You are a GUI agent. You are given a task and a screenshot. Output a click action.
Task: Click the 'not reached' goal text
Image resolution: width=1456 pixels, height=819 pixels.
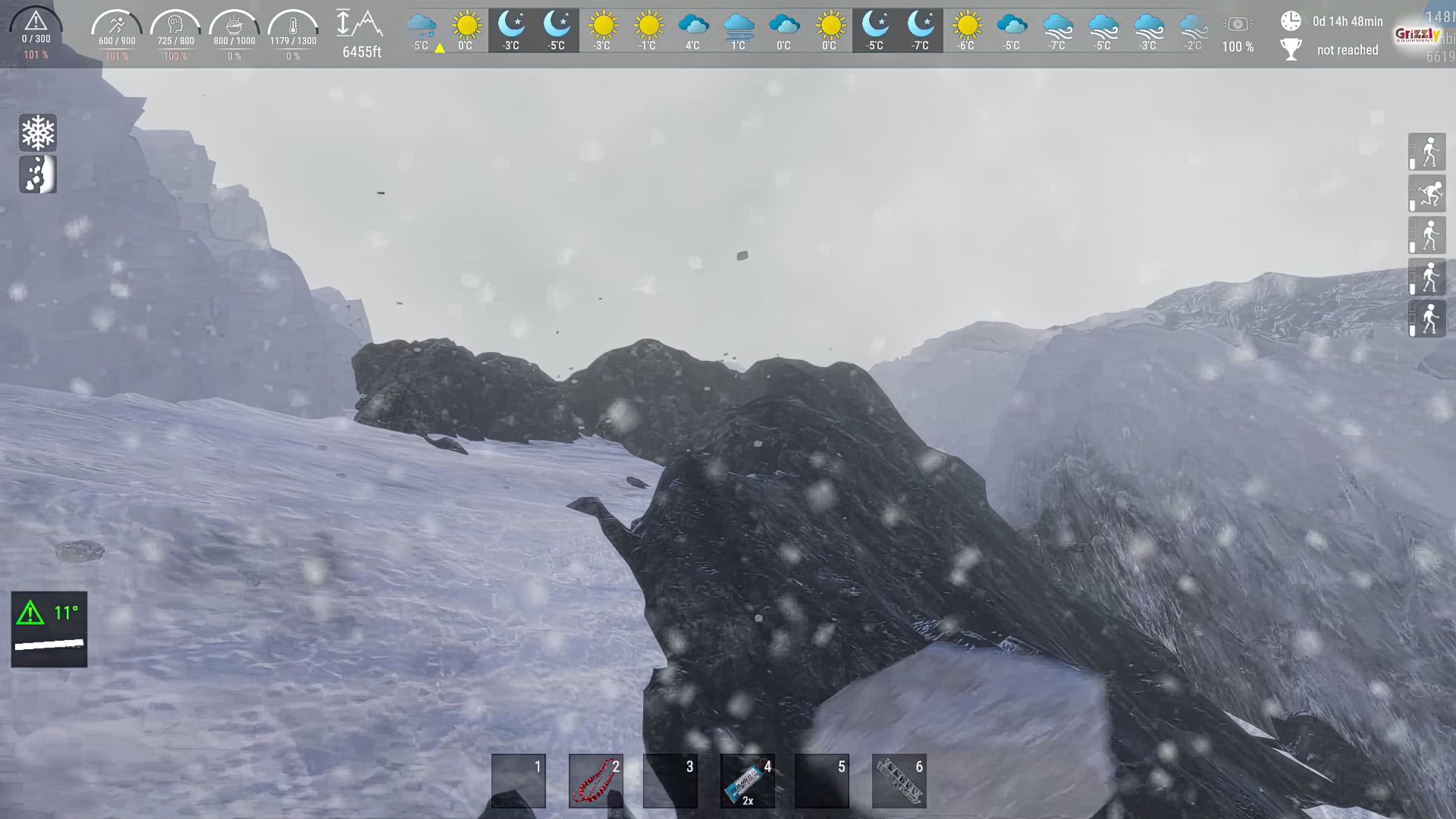tap(1348, 50)
